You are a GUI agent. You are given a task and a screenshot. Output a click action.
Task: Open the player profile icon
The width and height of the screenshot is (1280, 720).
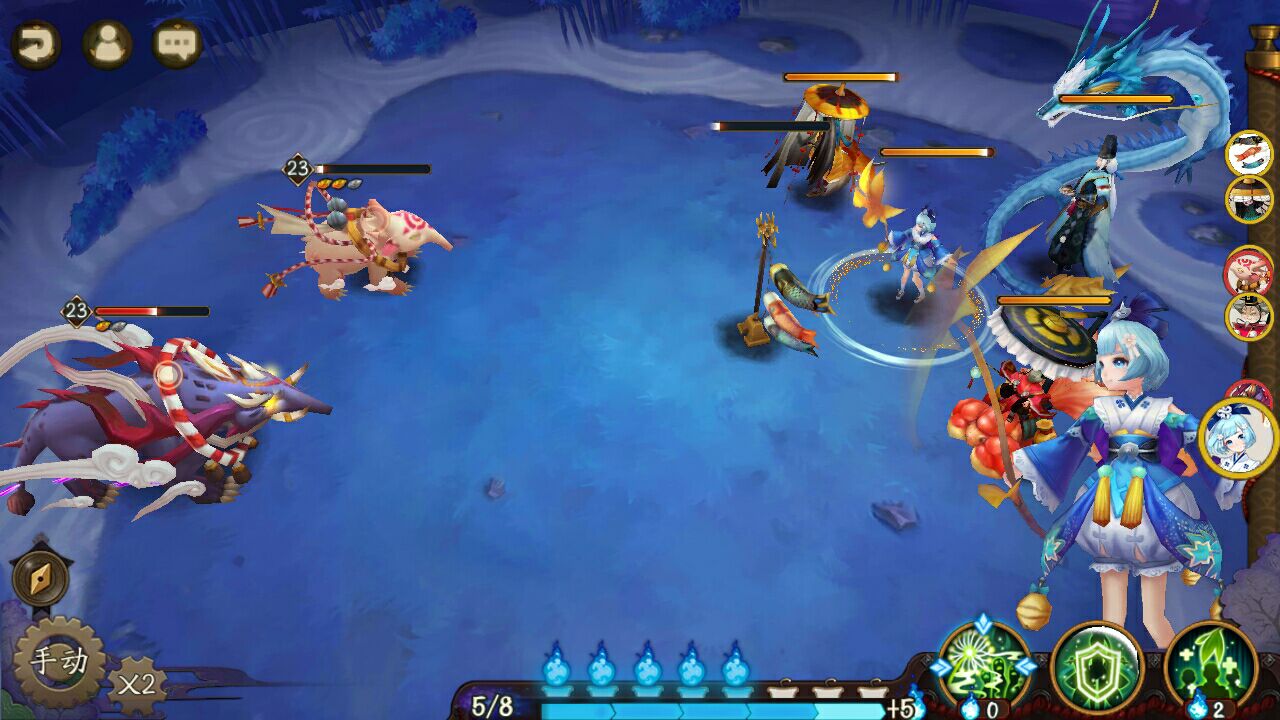[x=107, y=44]
